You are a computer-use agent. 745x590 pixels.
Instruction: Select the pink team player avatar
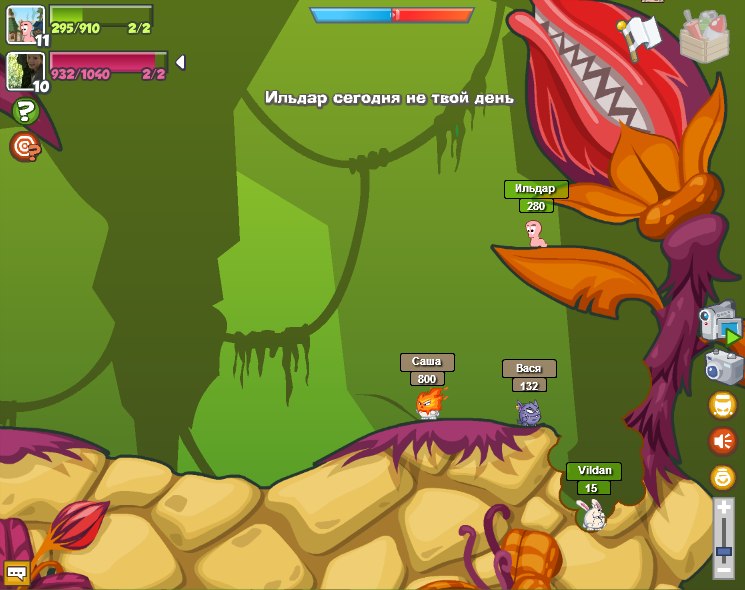pos(23,71)
